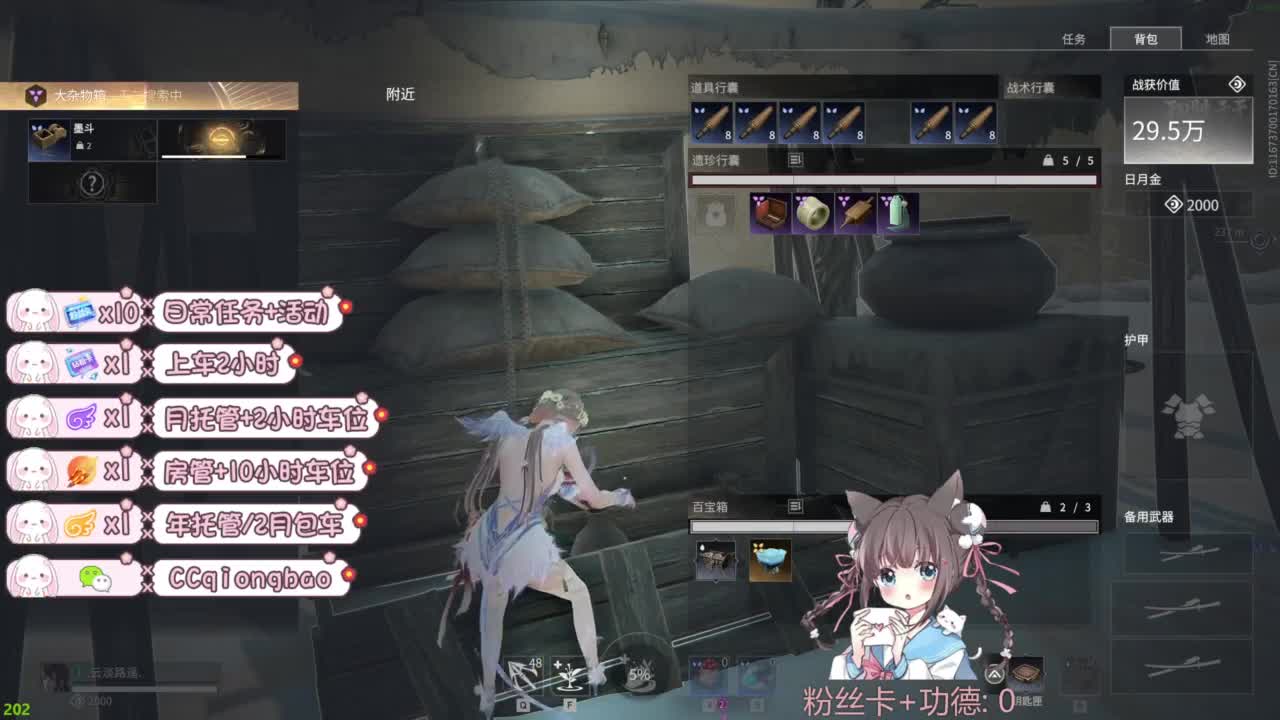Click the unknown question-mark item slot
This screenshot has height=720, width=1280.
click(92, 182)
